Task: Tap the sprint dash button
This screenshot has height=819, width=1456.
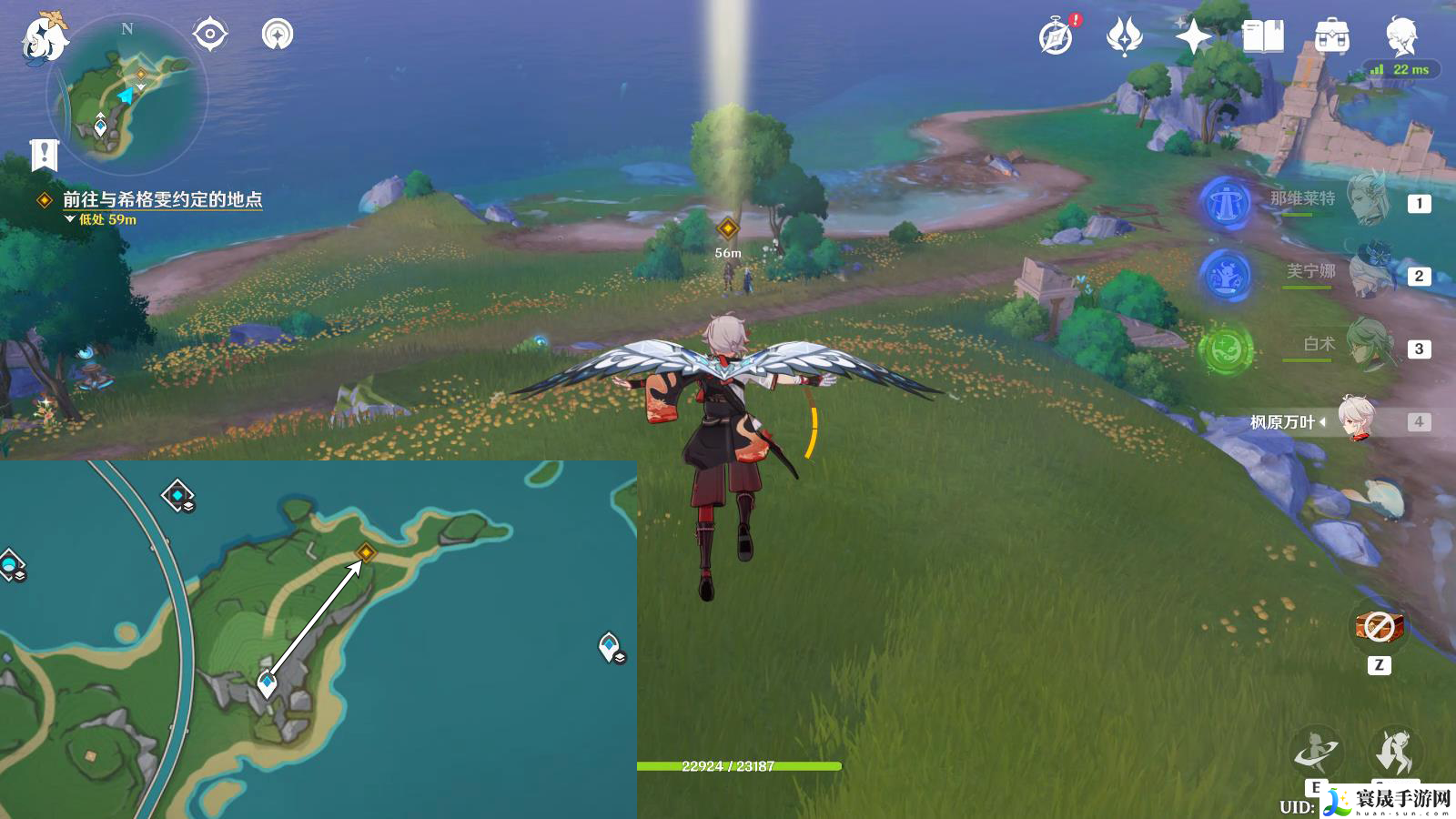Action: (x=1393, y=753)
